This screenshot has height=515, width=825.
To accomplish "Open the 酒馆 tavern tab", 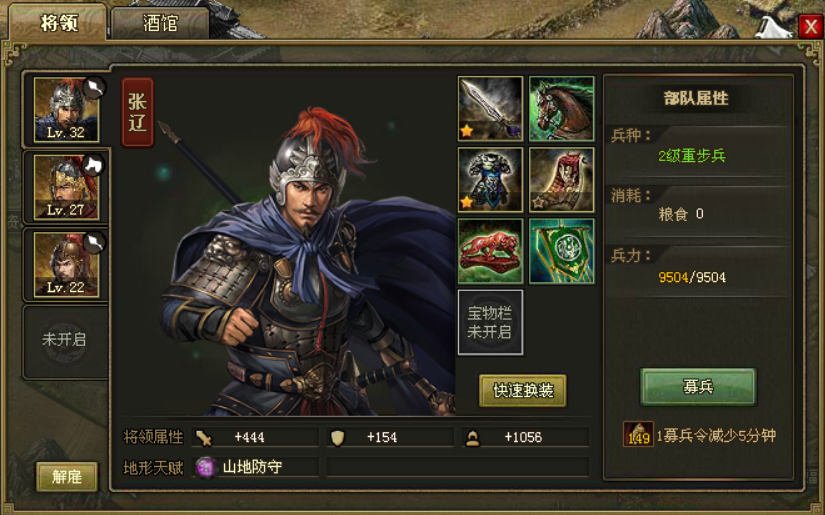I will tap(160, 23).
